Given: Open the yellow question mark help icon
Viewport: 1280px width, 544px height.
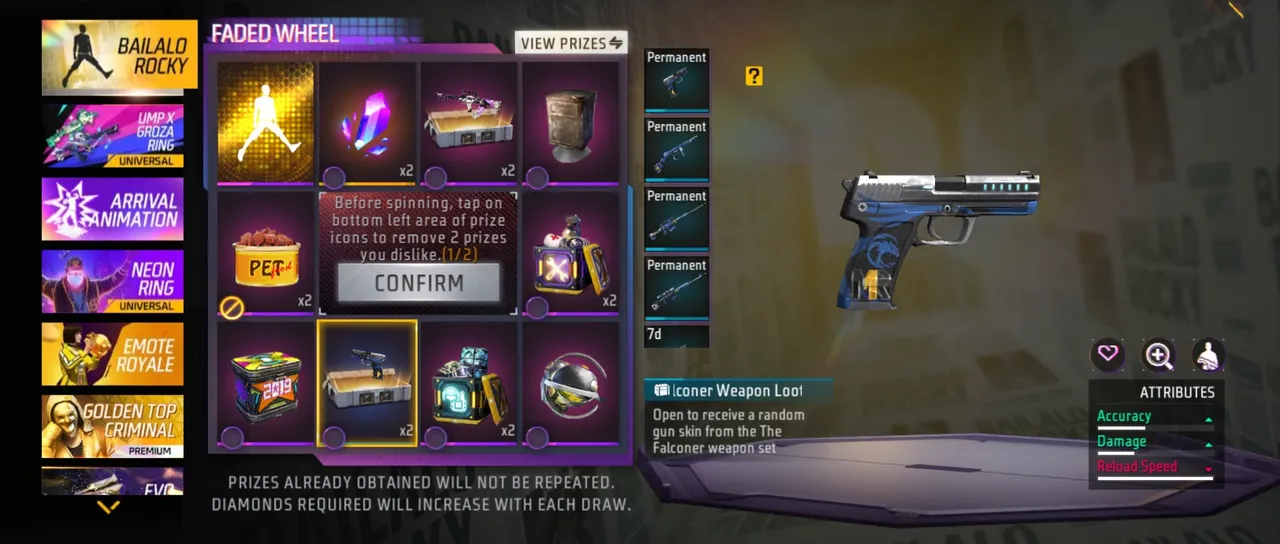Looking at the screenshot, I should tap(754, 76).
